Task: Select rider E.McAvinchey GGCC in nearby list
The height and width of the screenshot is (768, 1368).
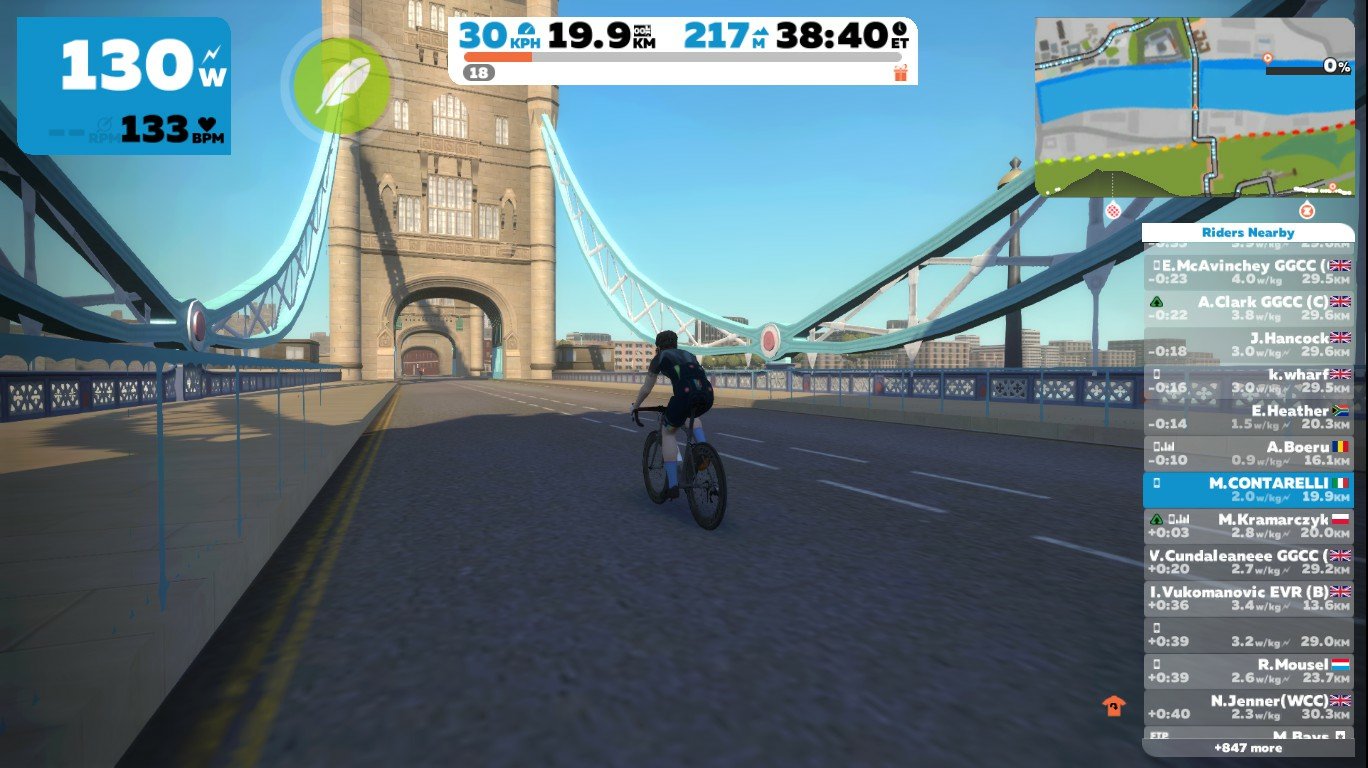Action: (1248, 272)
